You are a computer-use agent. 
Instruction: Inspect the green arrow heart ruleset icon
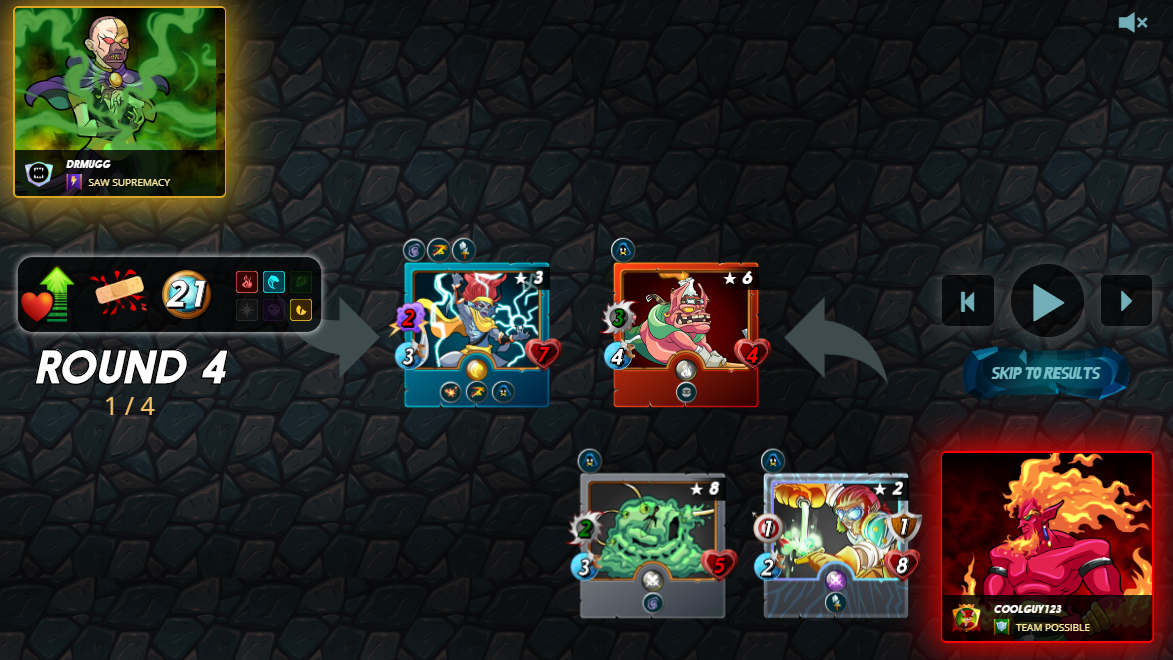[x=50, y=294]
